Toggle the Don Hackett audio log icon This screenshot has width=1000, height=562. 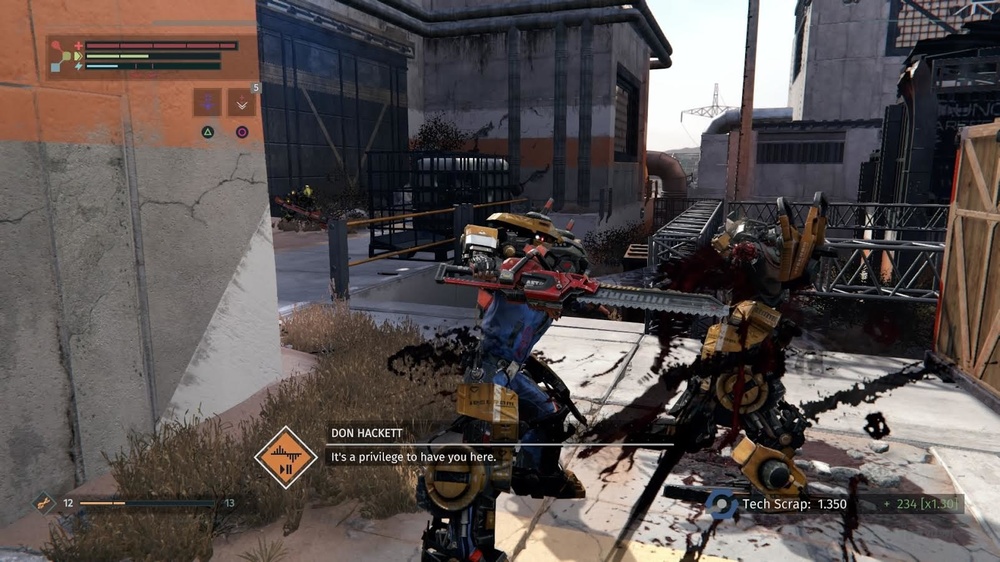pos(285,458)
